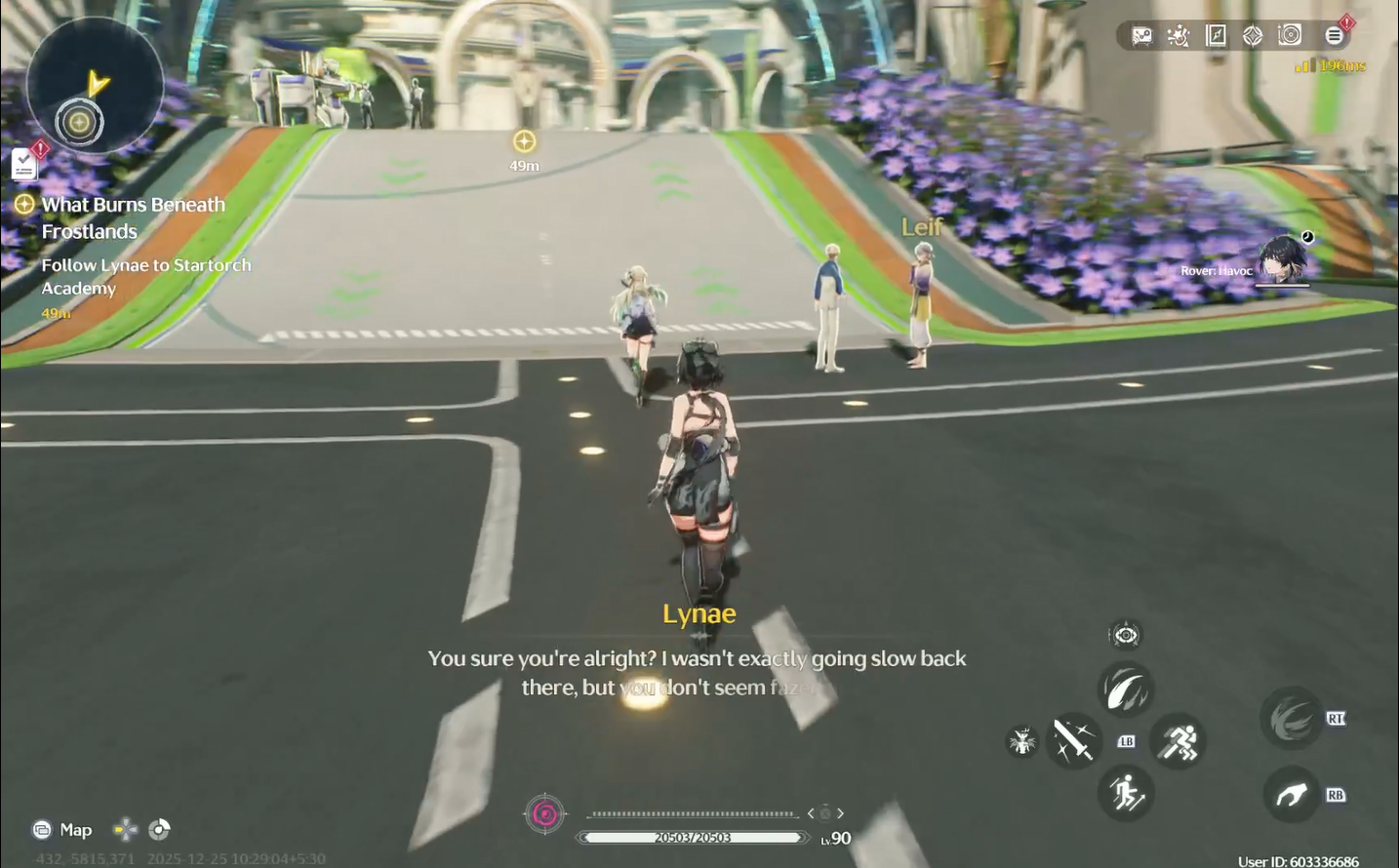Open the segmented utility wheel icon

pyautogui.click(x=159, y=829)
